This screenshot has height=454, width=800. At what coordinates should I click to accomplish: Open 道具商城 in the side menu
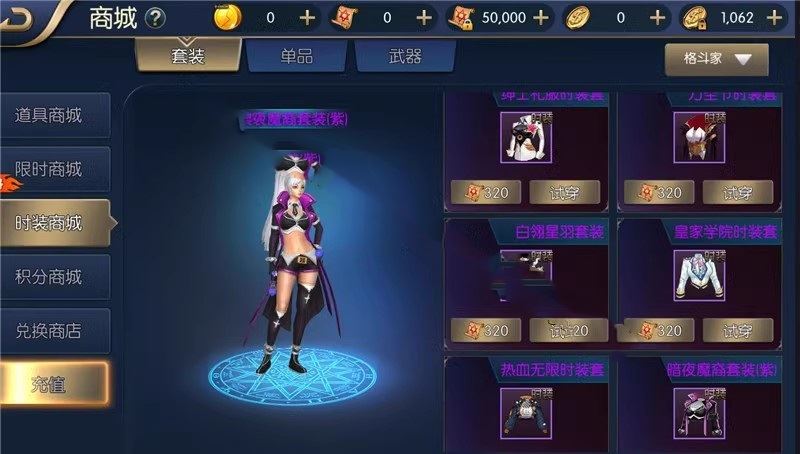tap(52, 116)
